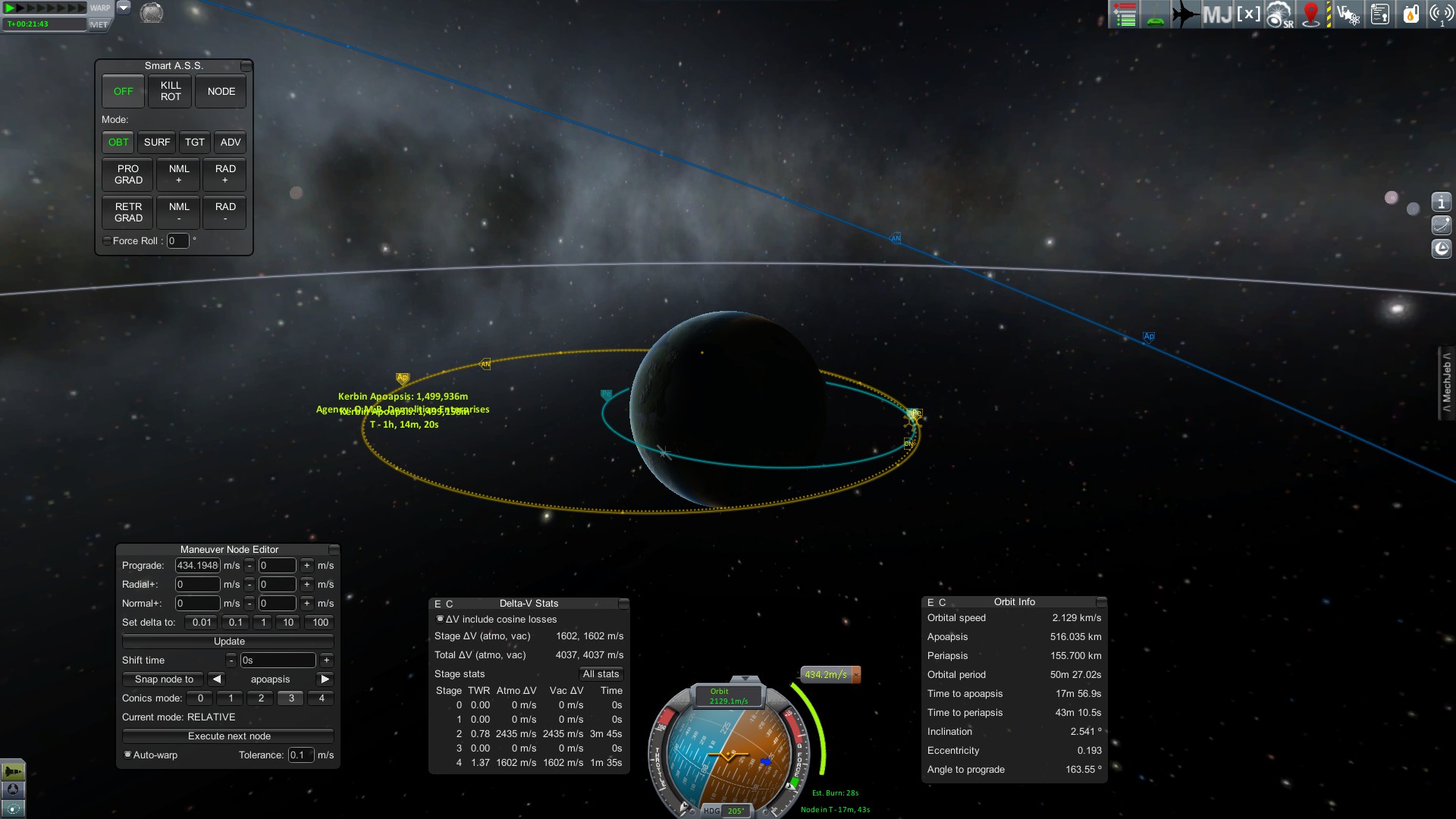Show All stats in Delta-V Stats
1456x819 pixels.
(601, 674)
